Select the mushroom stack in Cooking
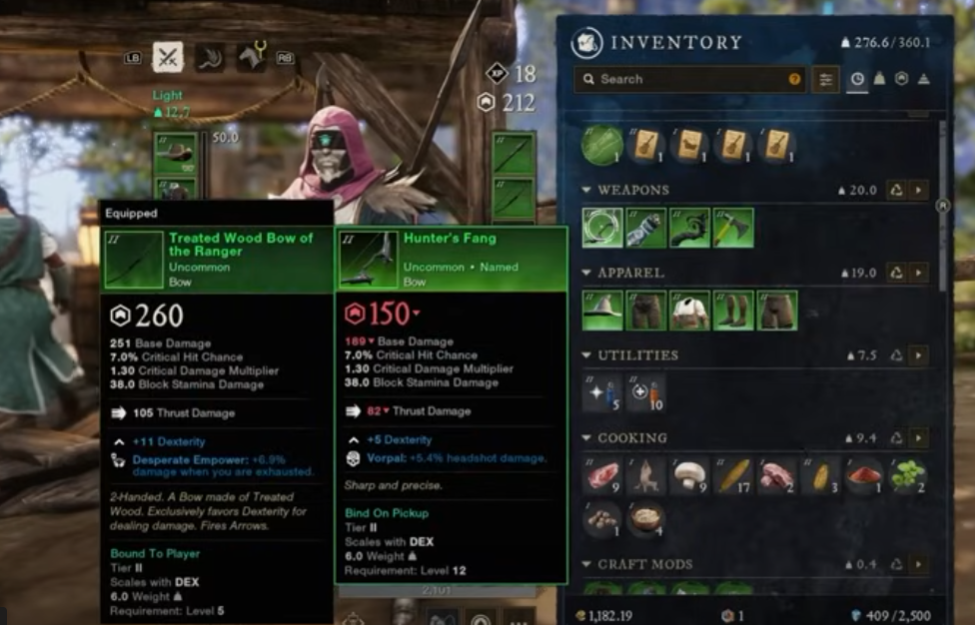975x625 pixels. (x=690, y=476)
